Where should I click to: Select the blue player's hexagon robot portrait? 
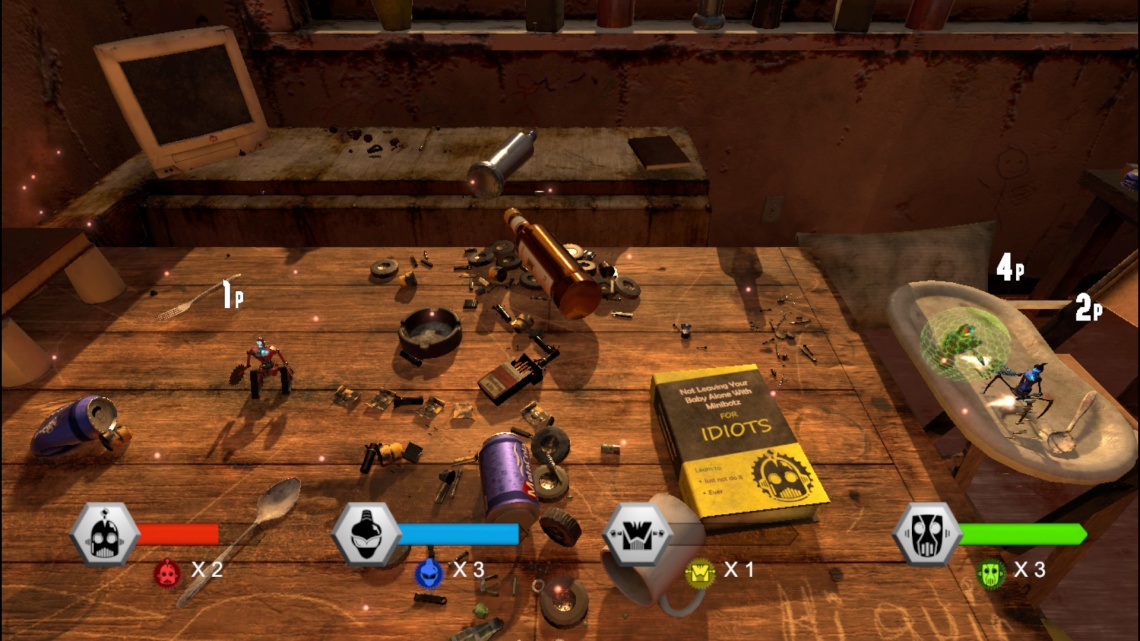pos(366,535)
